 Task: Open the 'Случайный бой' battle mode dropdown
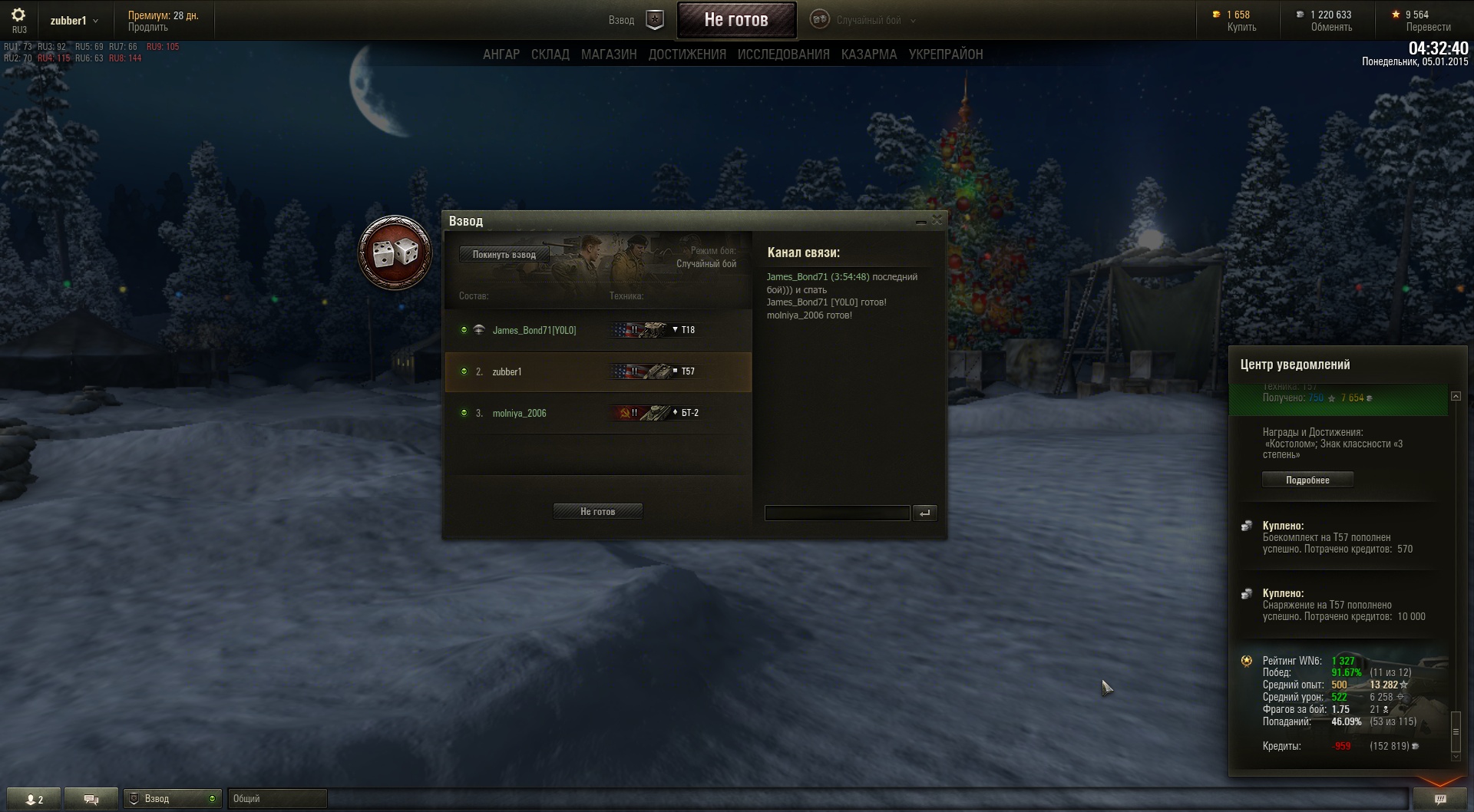[x=869, y=21]
